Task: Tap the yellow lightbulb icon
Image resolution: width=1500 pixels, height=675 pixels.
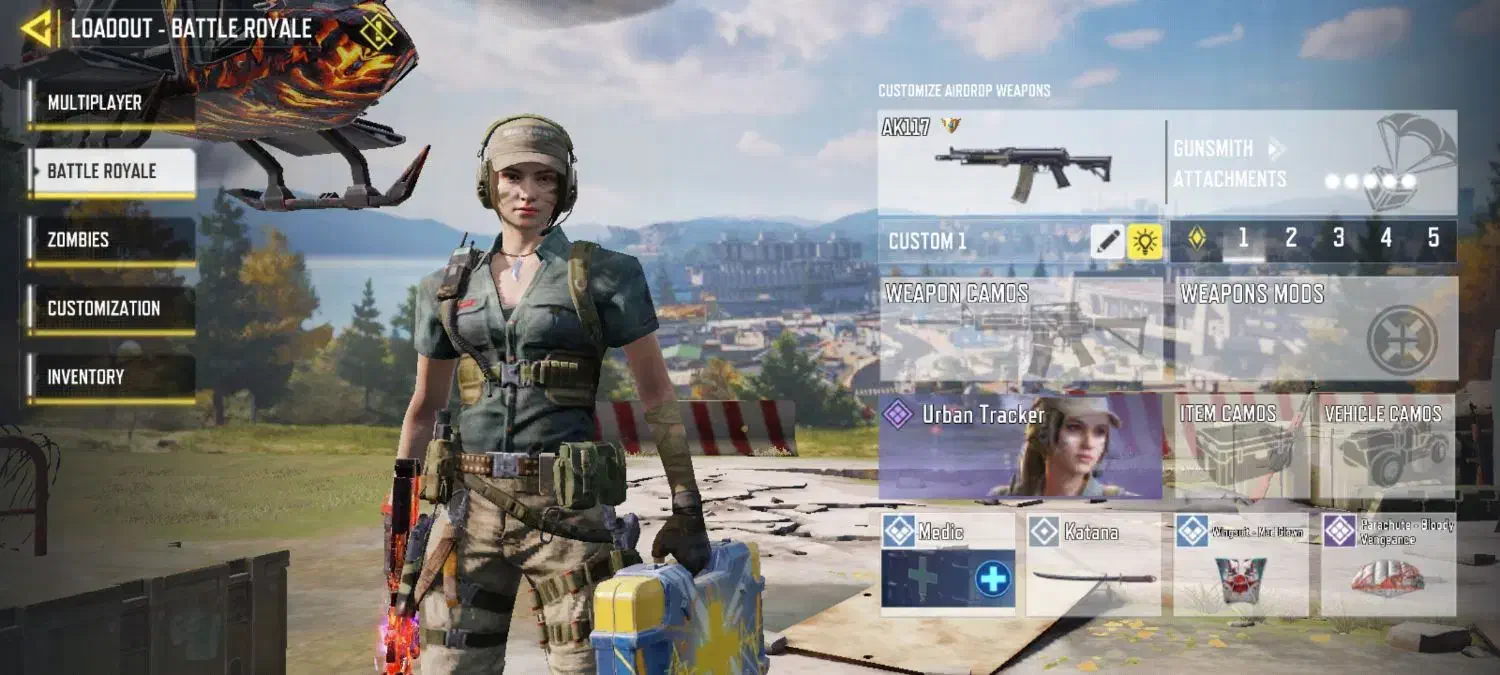Action: coord(1145,241)
